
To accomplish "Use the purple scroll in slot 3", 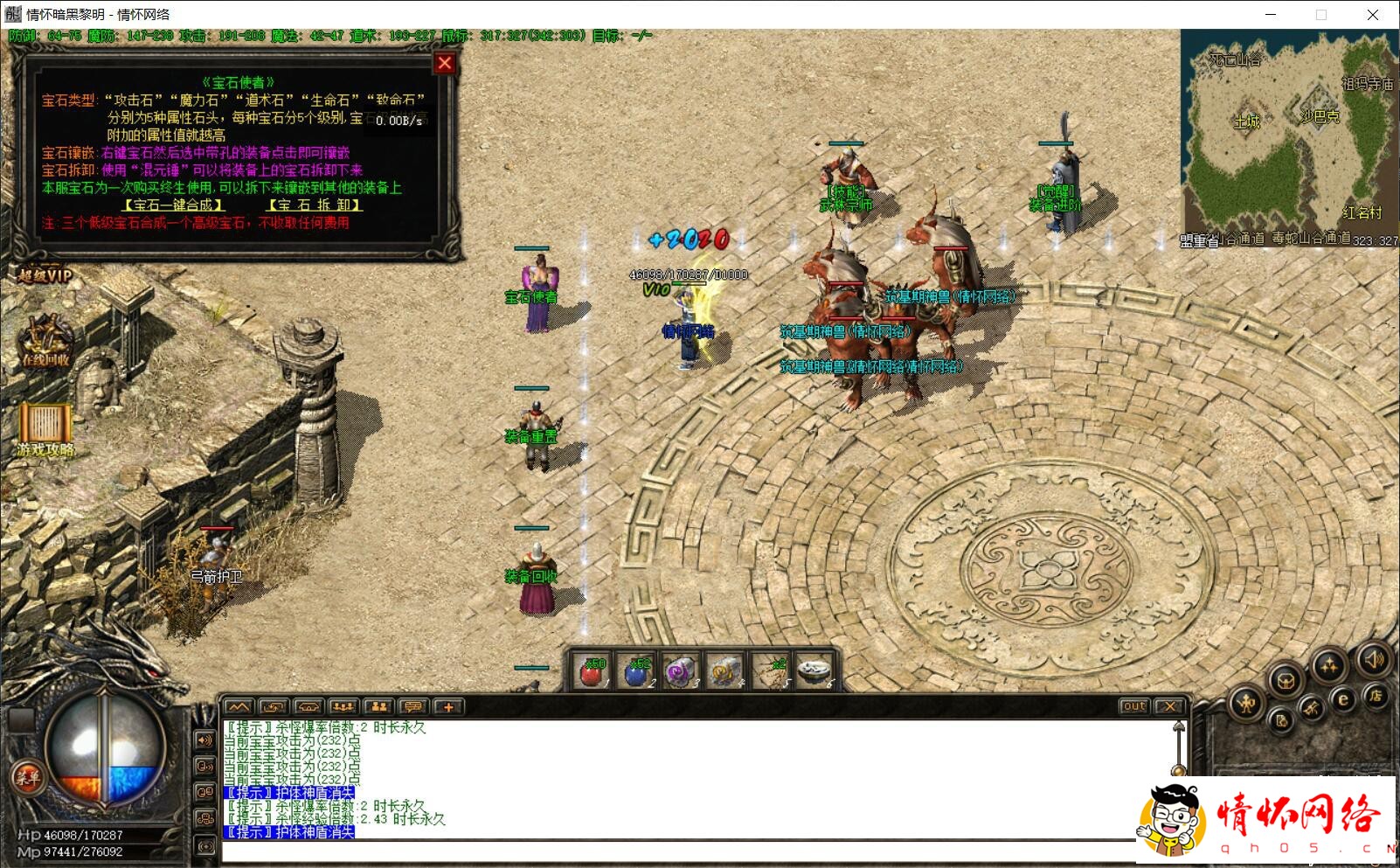I will 681,673.
